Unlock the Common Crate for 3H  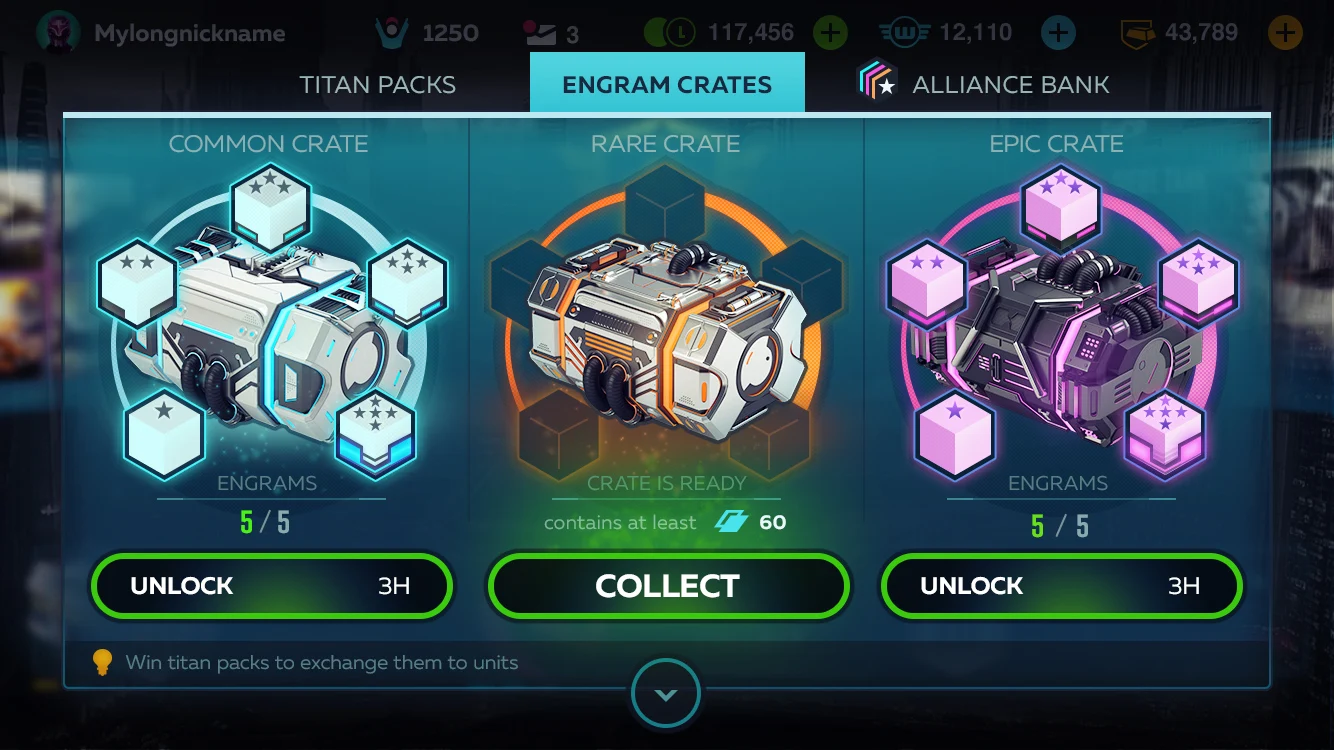click(x=271, y=586)
